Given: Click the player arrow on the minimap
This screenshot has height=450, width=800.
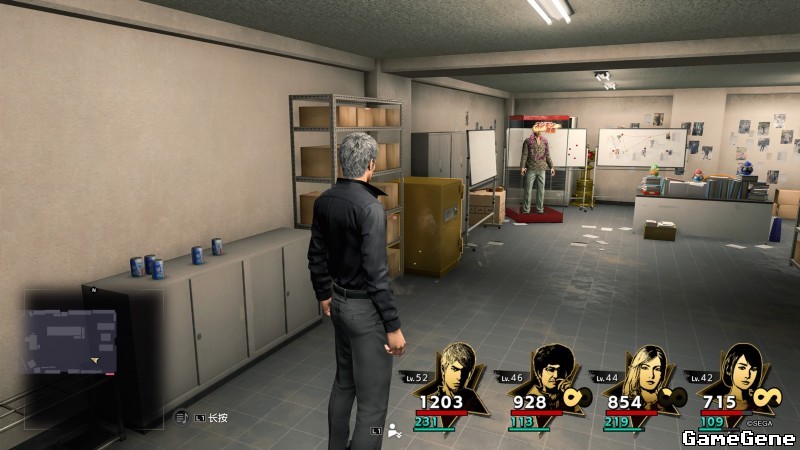Looking at the screenshot, I should click(x=95, y=358).
